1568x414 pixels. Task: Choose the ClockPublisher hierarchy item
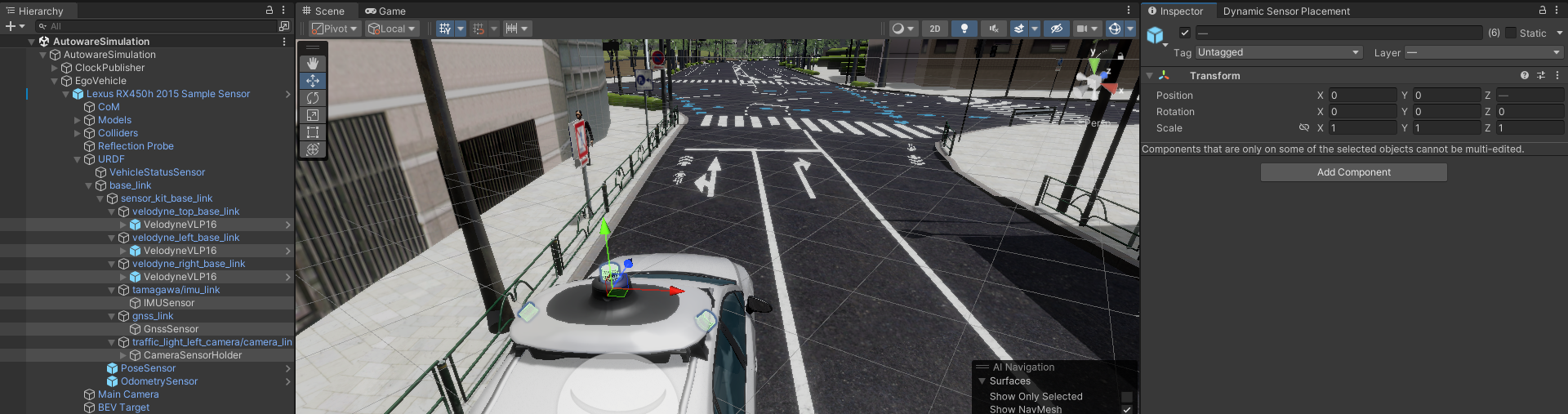click(x=109, y=68)
